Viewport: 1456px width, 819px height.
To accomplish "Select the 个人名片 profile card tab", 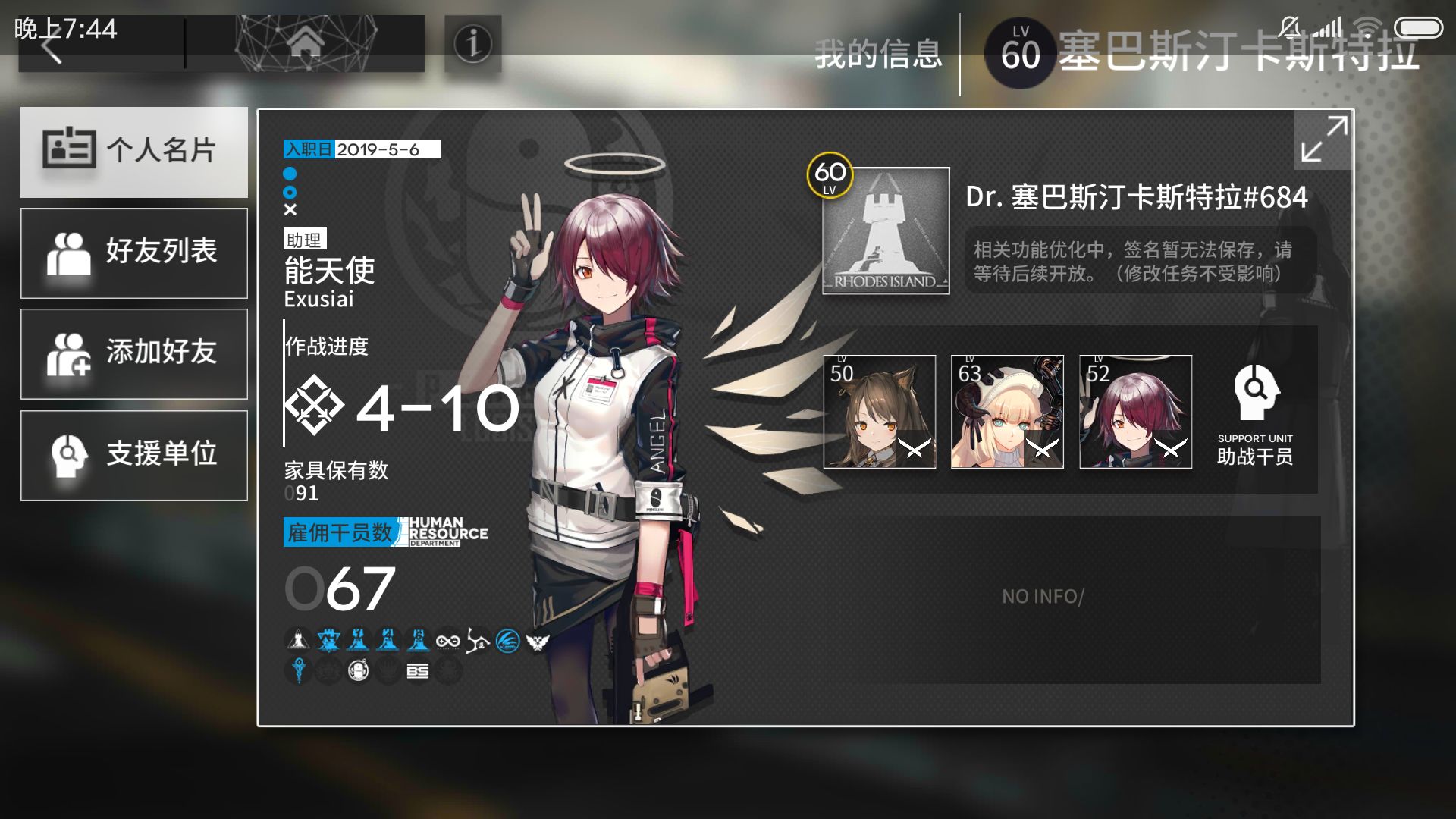I will click(134, 152).
